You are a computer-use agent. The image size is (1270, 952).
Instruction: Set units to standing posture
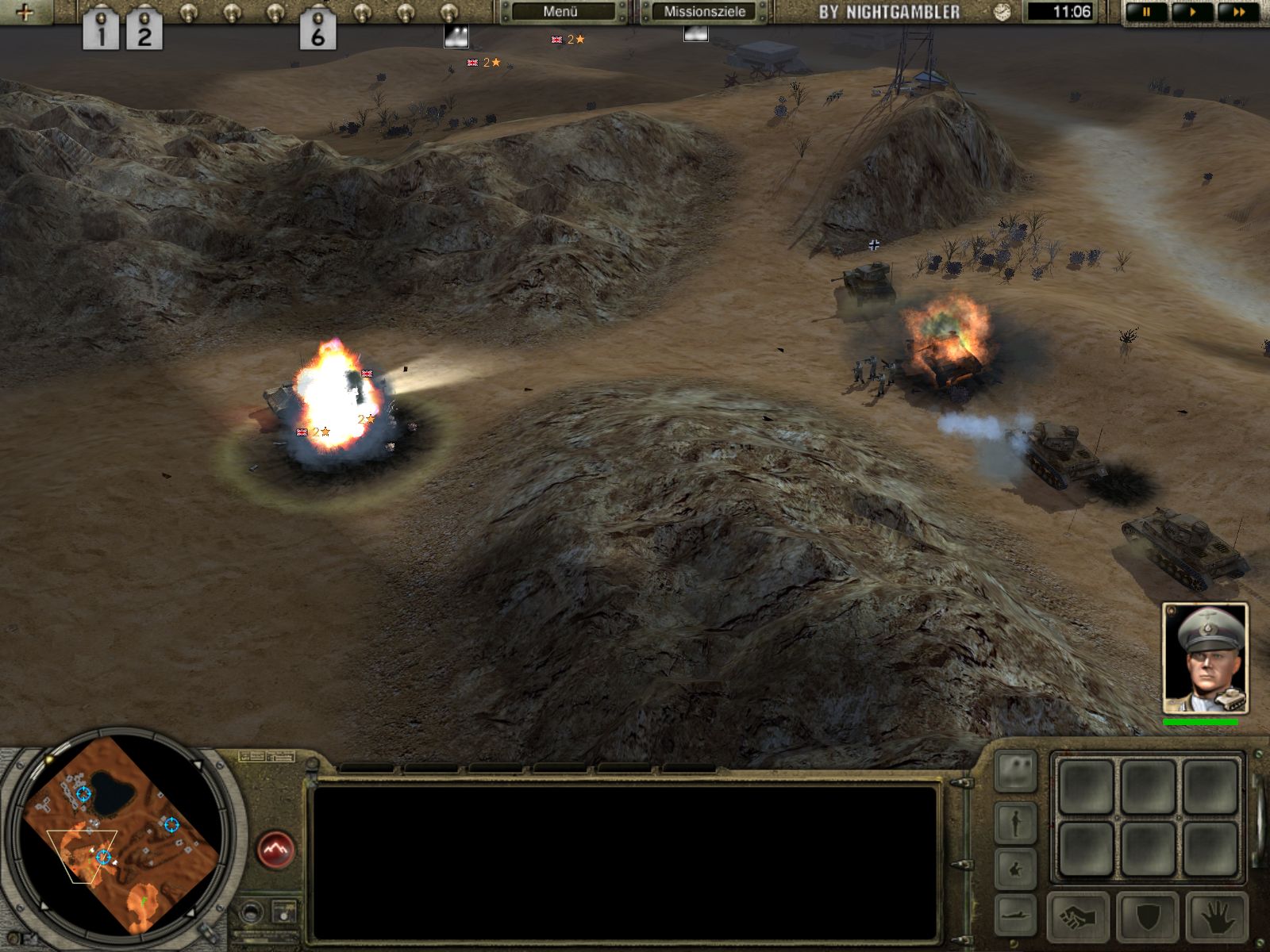point(1016,823)
